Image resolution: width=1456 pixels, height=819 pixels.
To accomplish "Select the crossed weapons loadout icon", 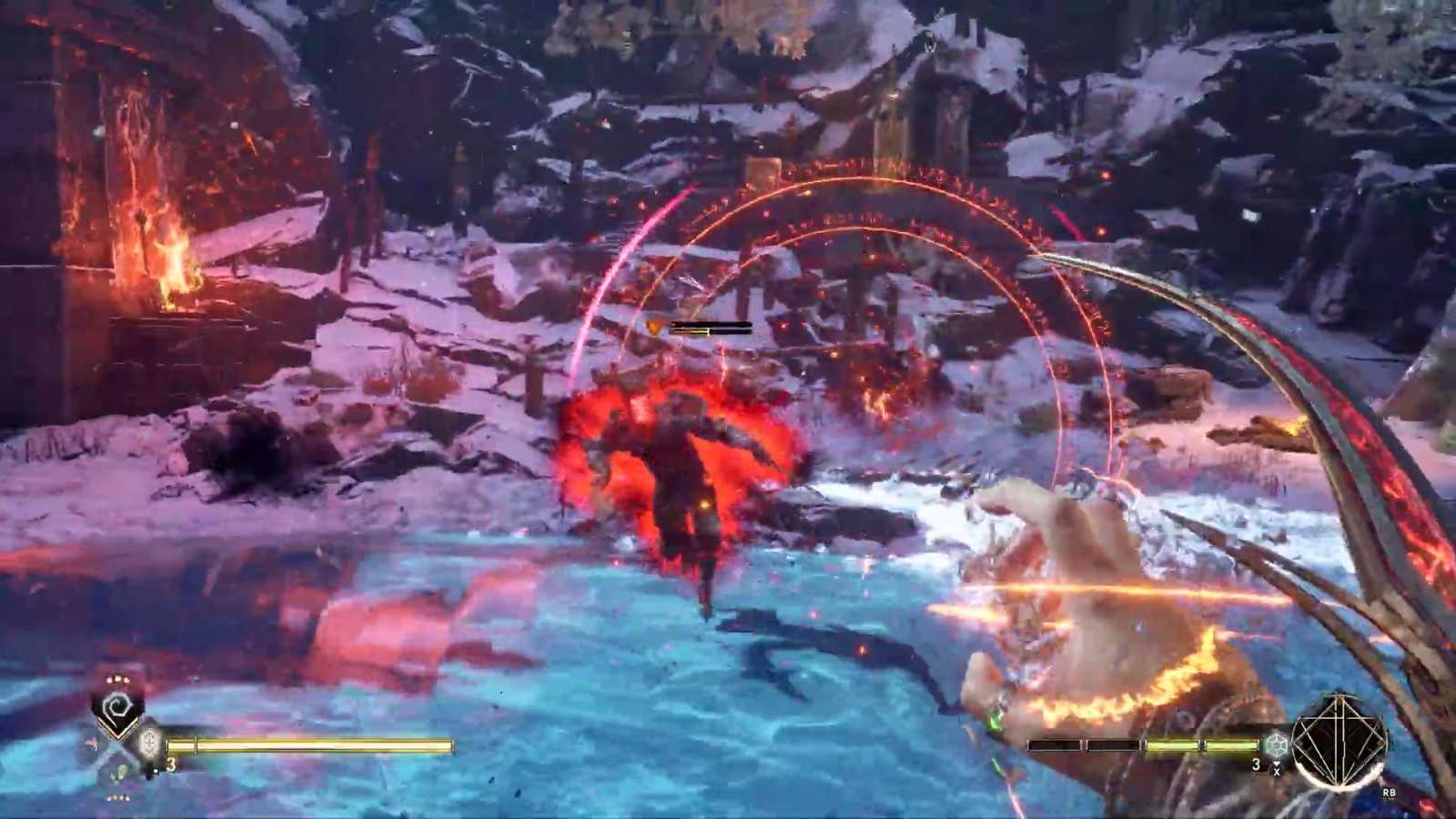I will (x=116, y=753).
